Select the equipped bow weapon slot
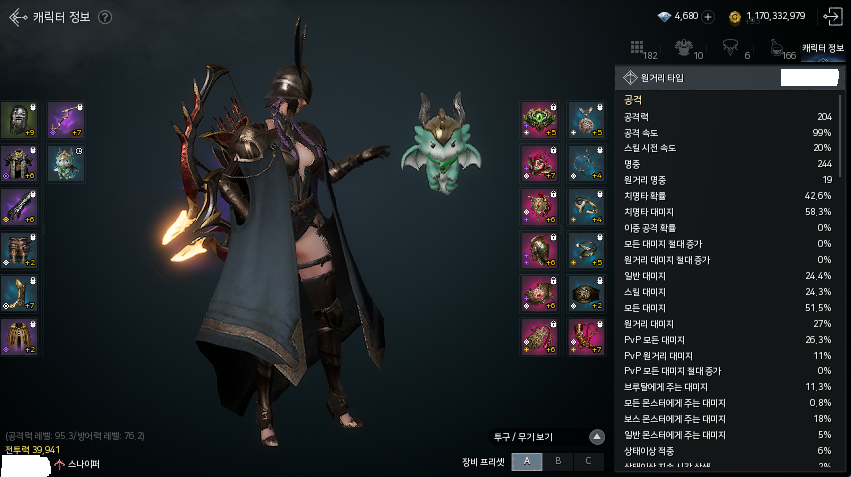The image size is (851, 477). click(x=66, y=120)
